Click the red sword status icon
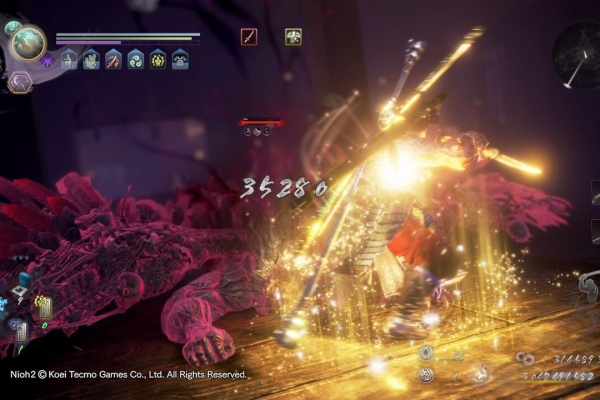The image size is (600, 400). pos(249,37)
